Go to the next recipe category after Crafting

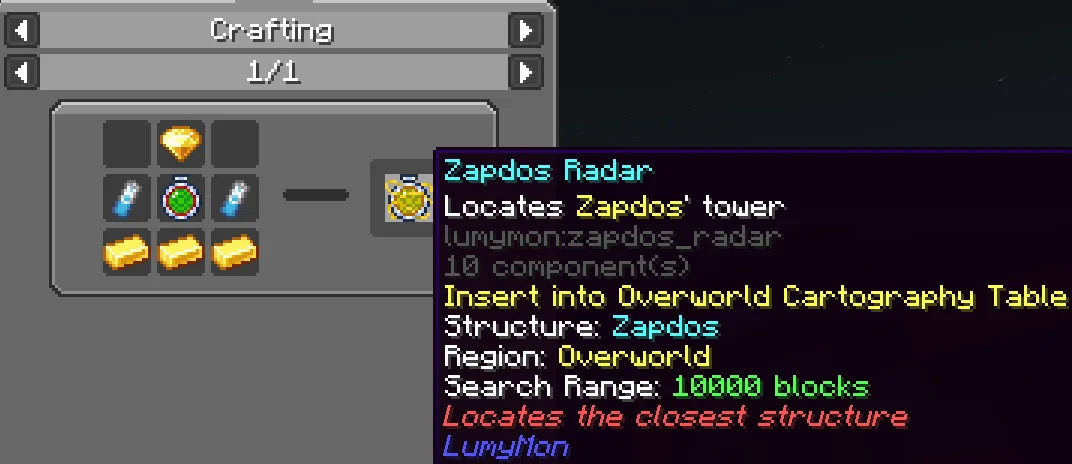[x=526, y=30]
